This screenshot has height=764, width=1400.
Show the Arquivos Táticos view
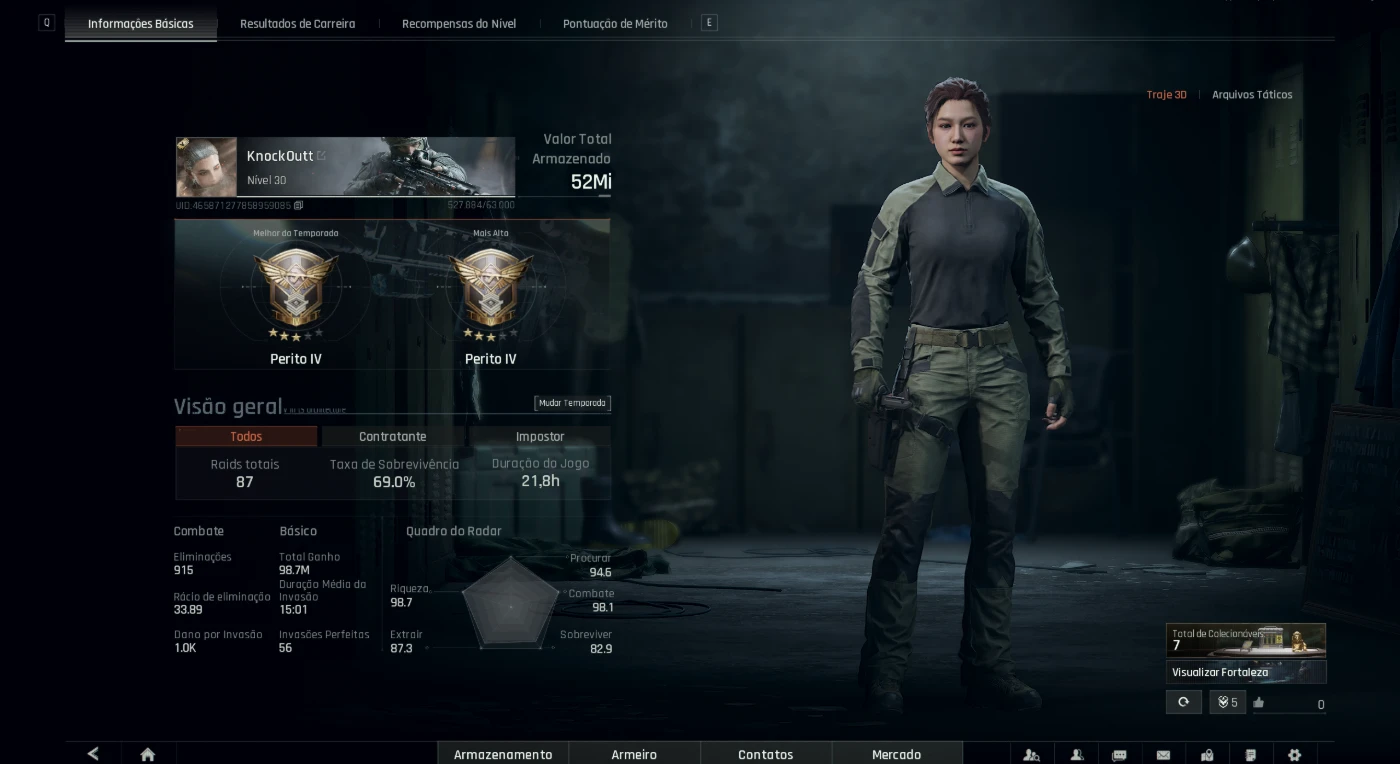(1252, 95)
